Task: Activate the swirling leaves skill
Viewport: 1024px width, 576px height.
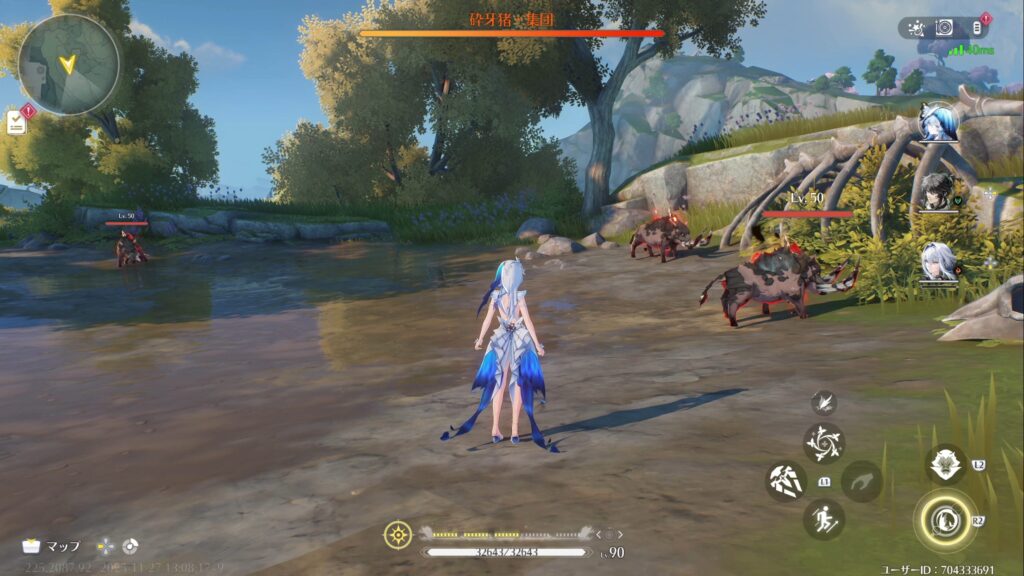Action: (x=824, y=443)
